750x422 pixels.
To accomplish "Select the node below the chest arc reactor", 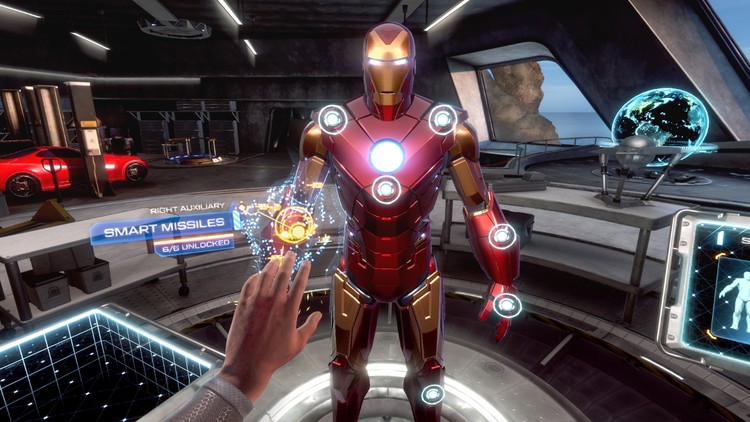I will (387, 188).
